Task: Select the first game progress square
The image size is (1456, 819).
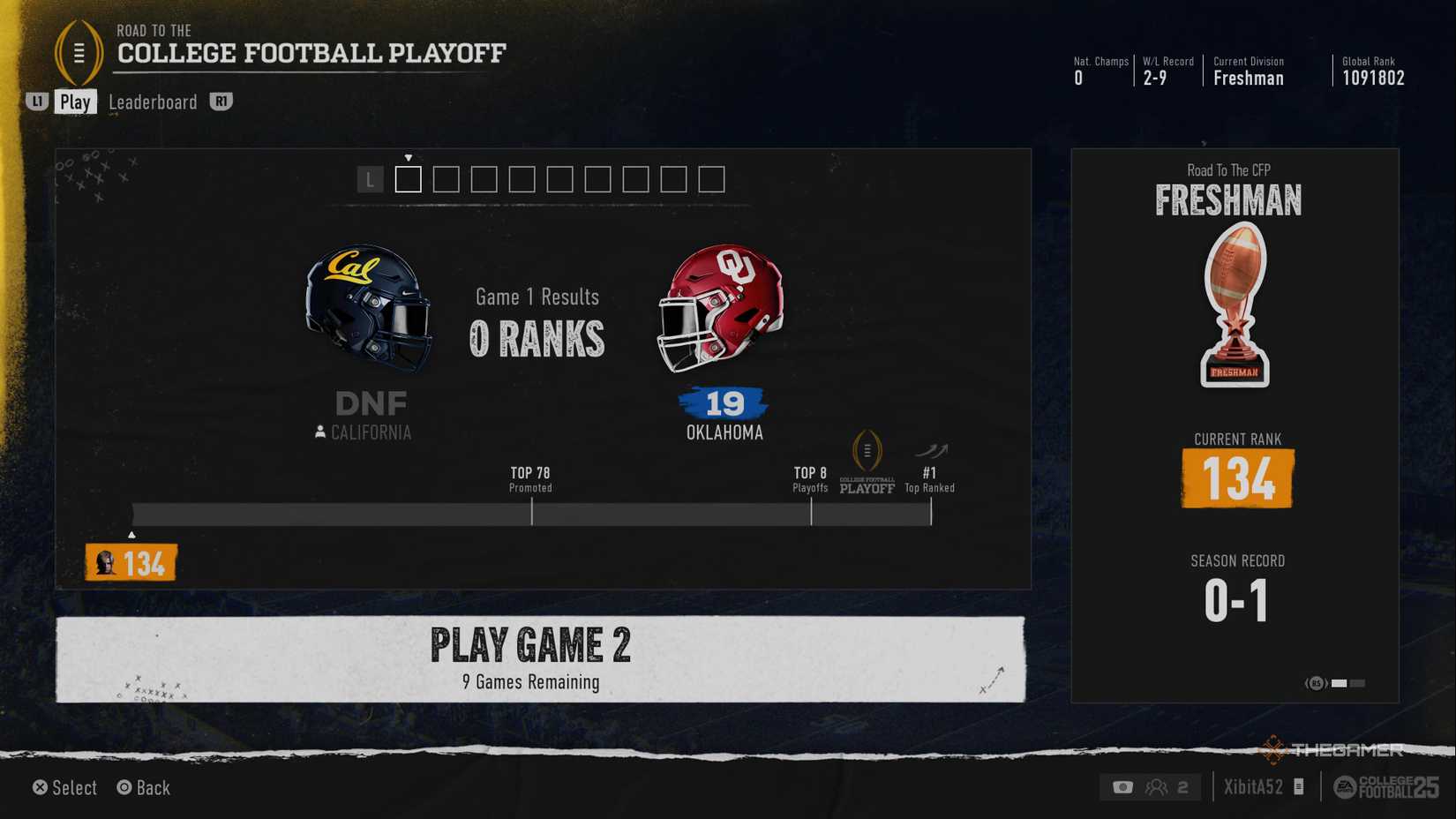Action: pyautogui.click(x=408, y=179)
